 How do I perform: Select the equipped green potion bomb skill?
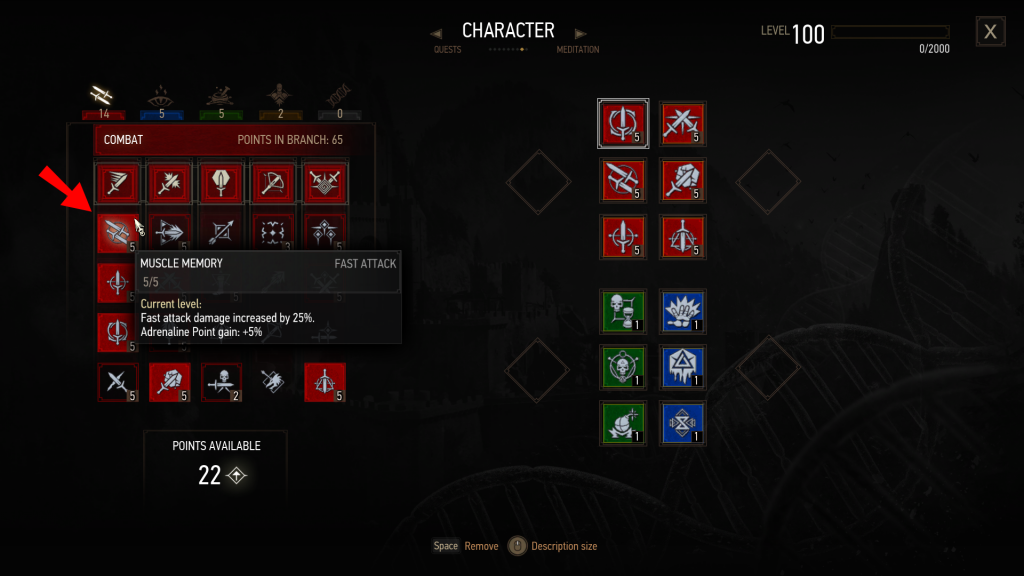621,421
